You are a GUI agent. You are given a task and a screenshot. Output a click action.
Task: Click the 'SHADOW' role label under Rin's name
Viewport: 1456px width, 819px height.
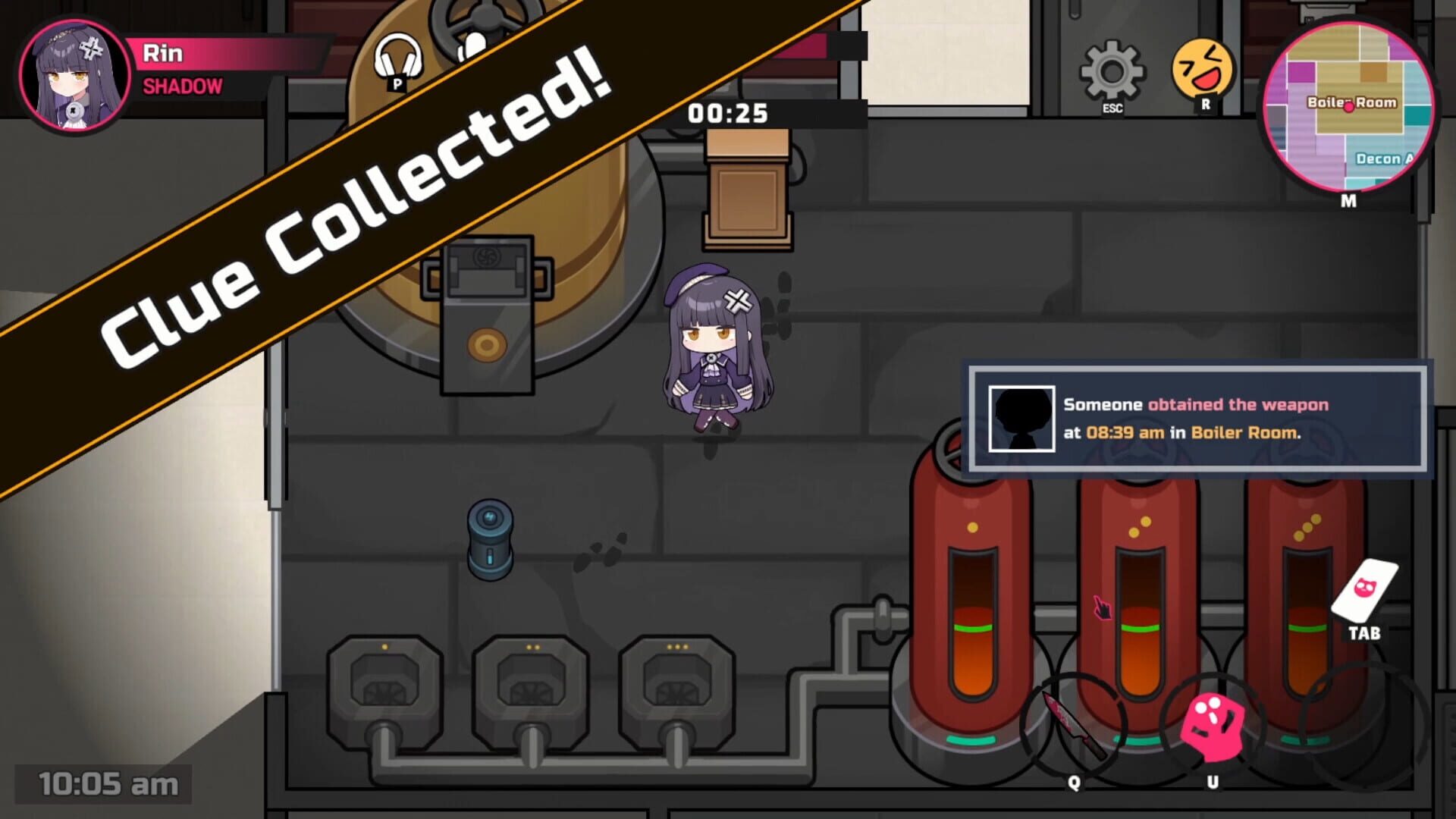coord(182,87)
